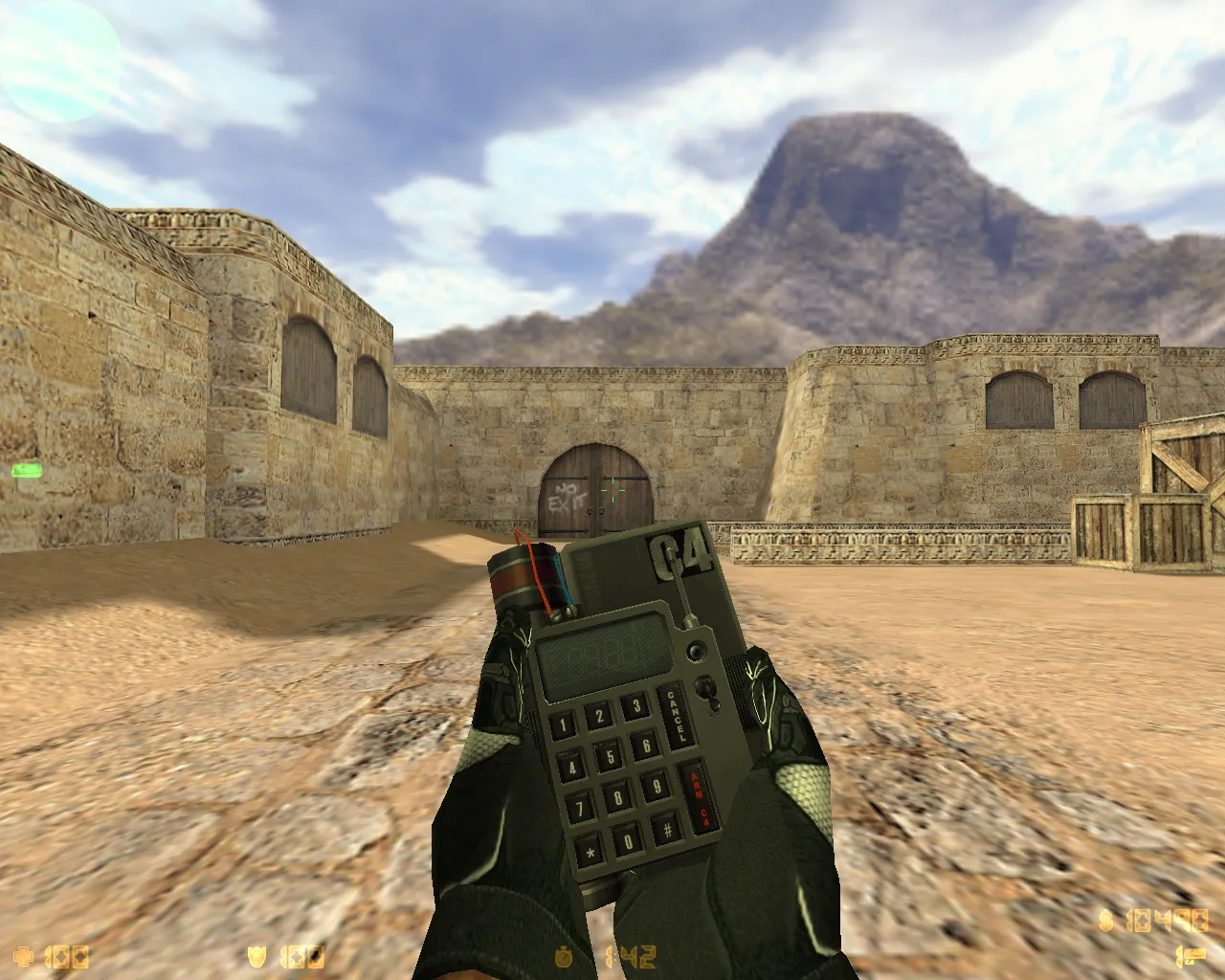Click the radar circle in top-left corner
The width and height of the screenshot is (1225, 980).
(x=57, y=57)
